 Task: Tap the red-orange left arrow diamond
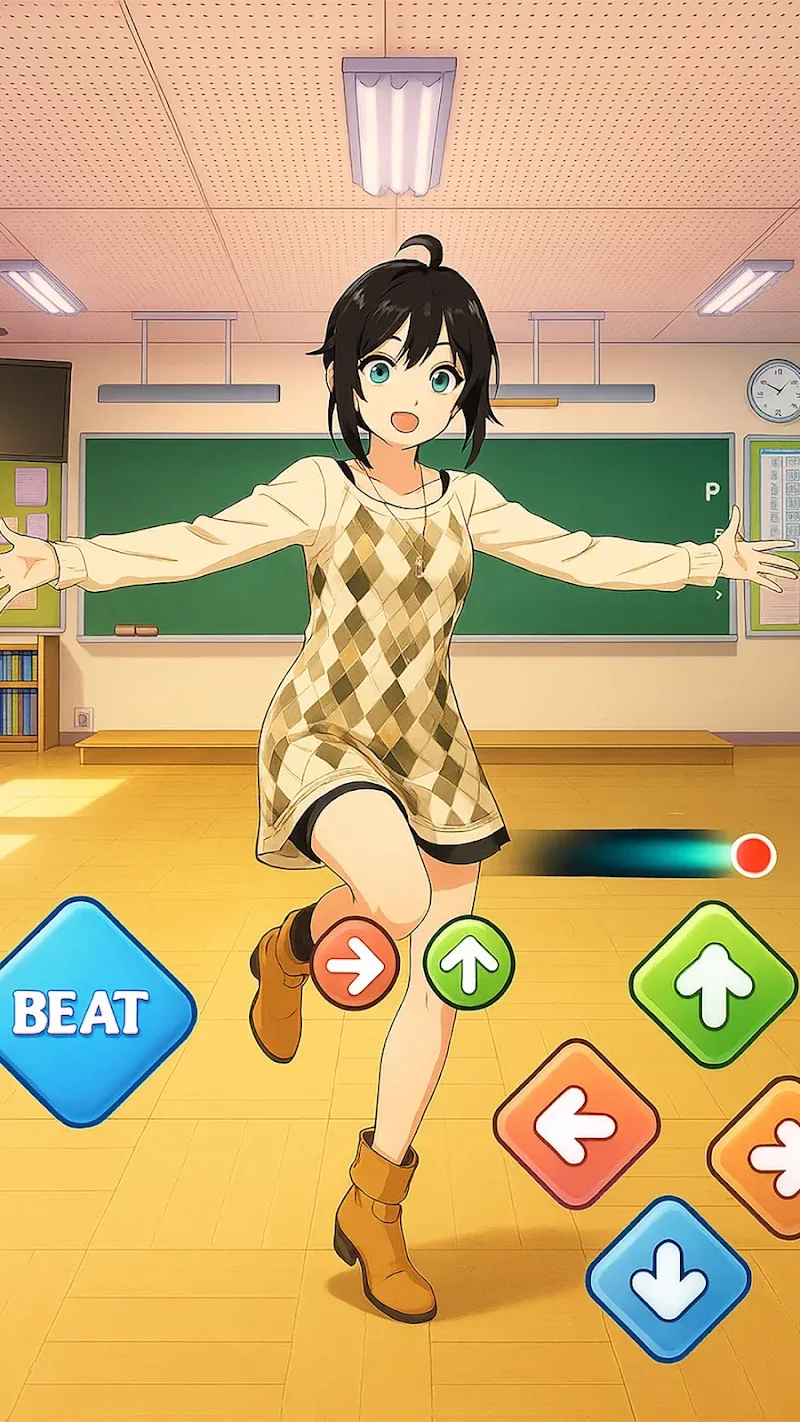(576, 1124)
